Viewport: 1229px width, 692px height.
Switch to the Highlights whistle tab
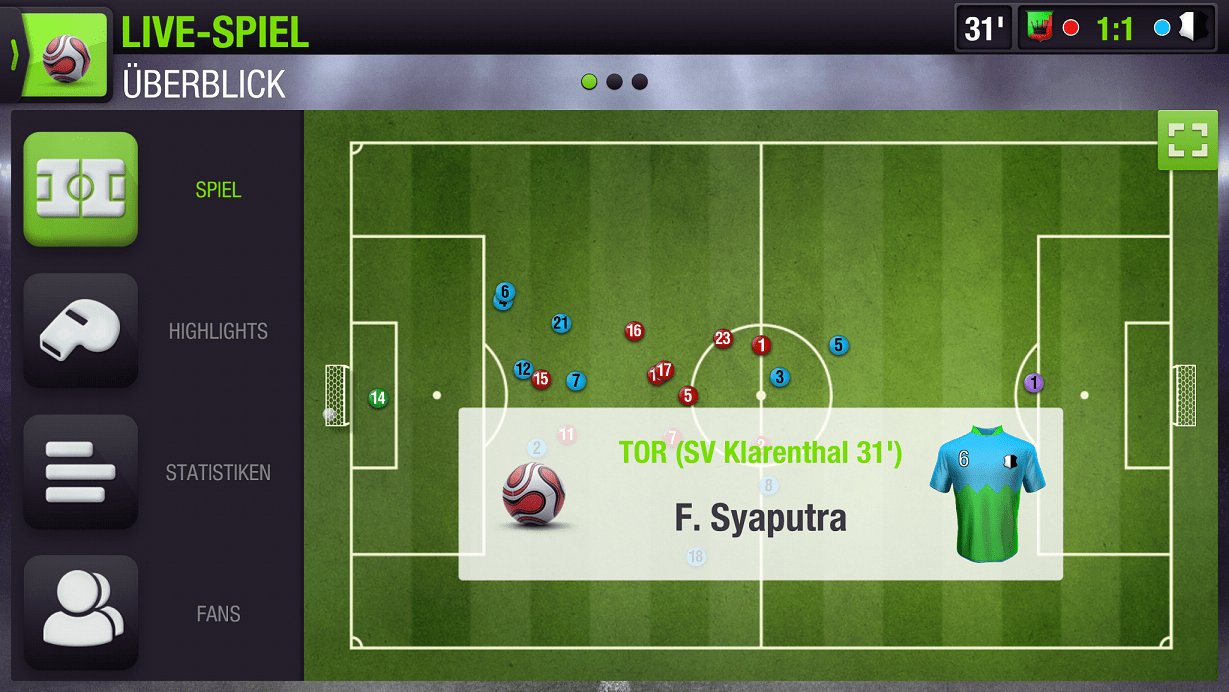(81, 330)
